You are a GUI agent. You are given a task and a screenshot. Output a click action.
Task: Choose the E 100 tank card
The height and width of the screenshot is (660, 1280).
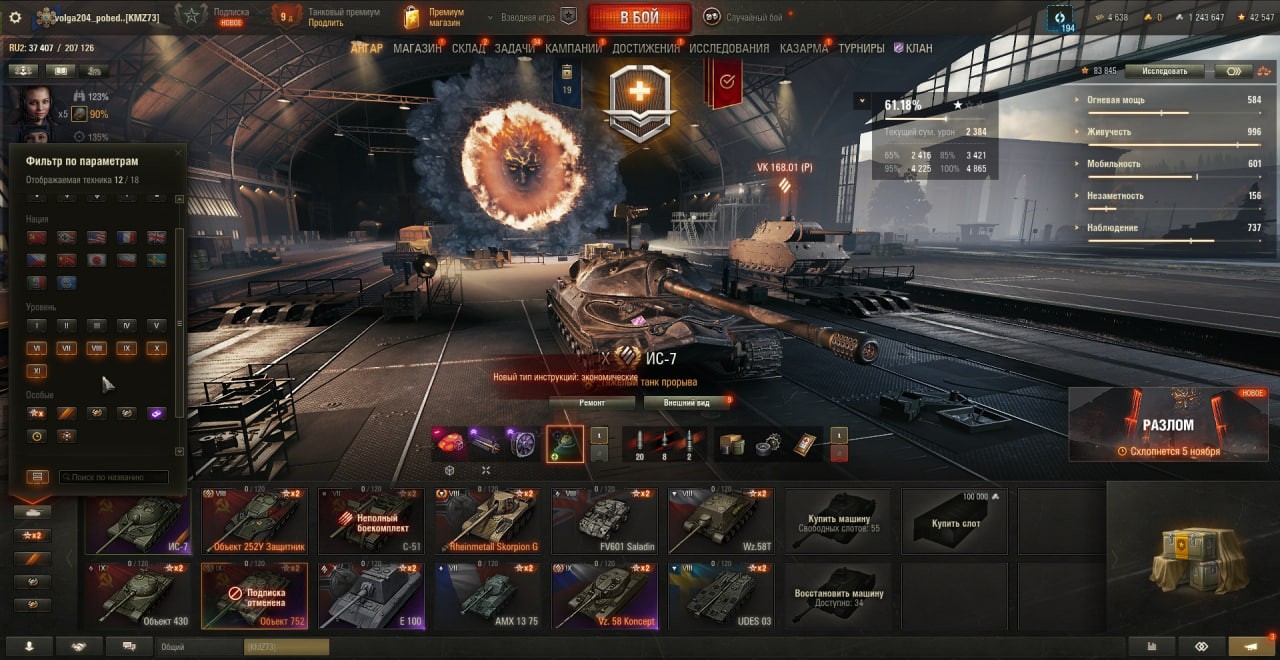(372, 595)
